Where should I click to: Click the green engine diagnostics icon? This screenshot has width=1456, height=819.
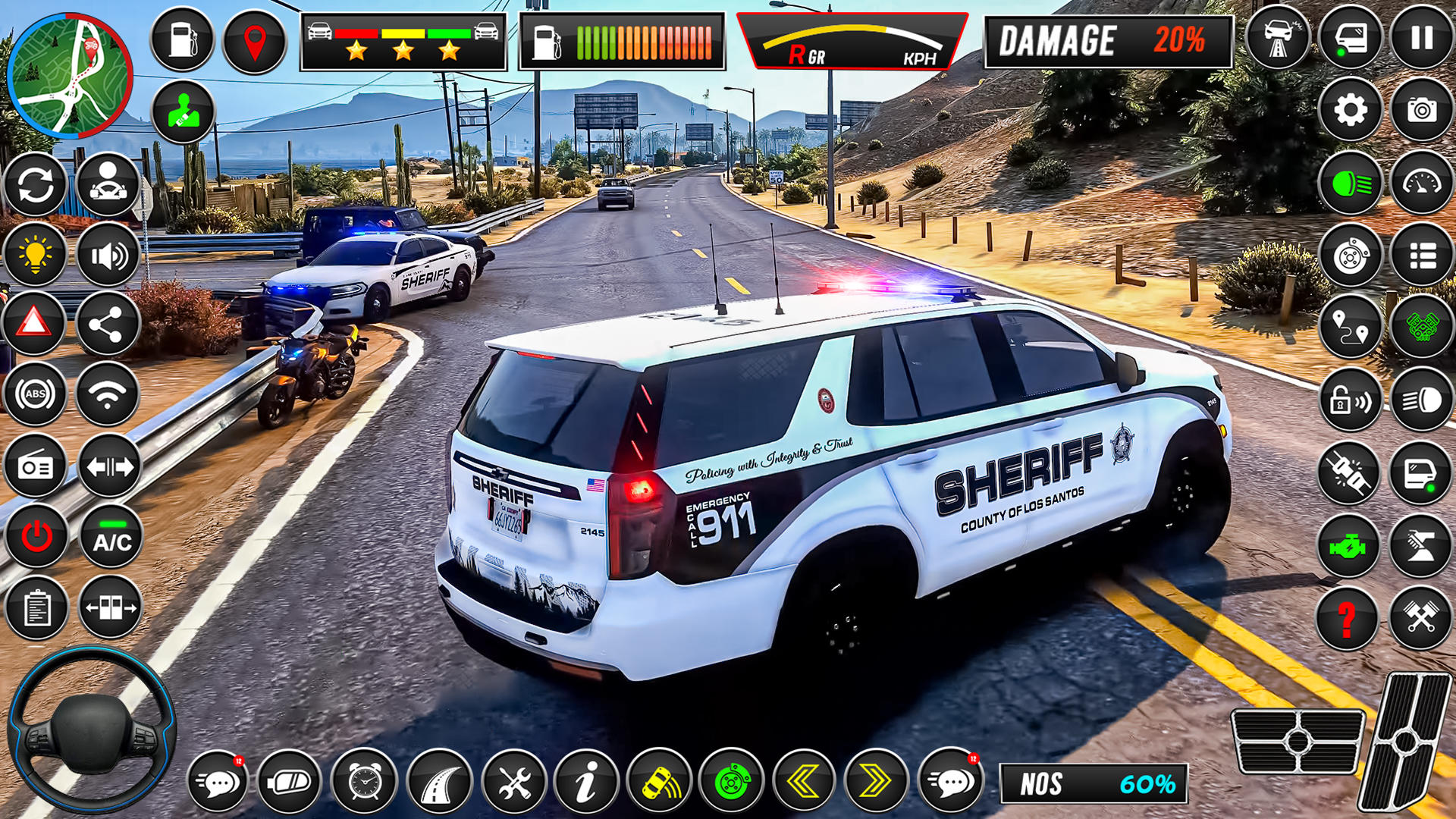point(1351,541)
